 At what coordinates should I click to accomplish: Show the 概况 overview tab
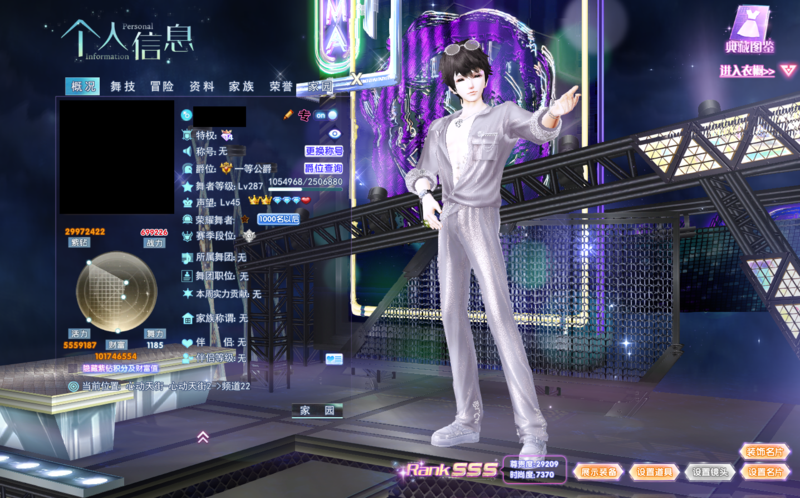pyautogui.click(x=83, y=87)
